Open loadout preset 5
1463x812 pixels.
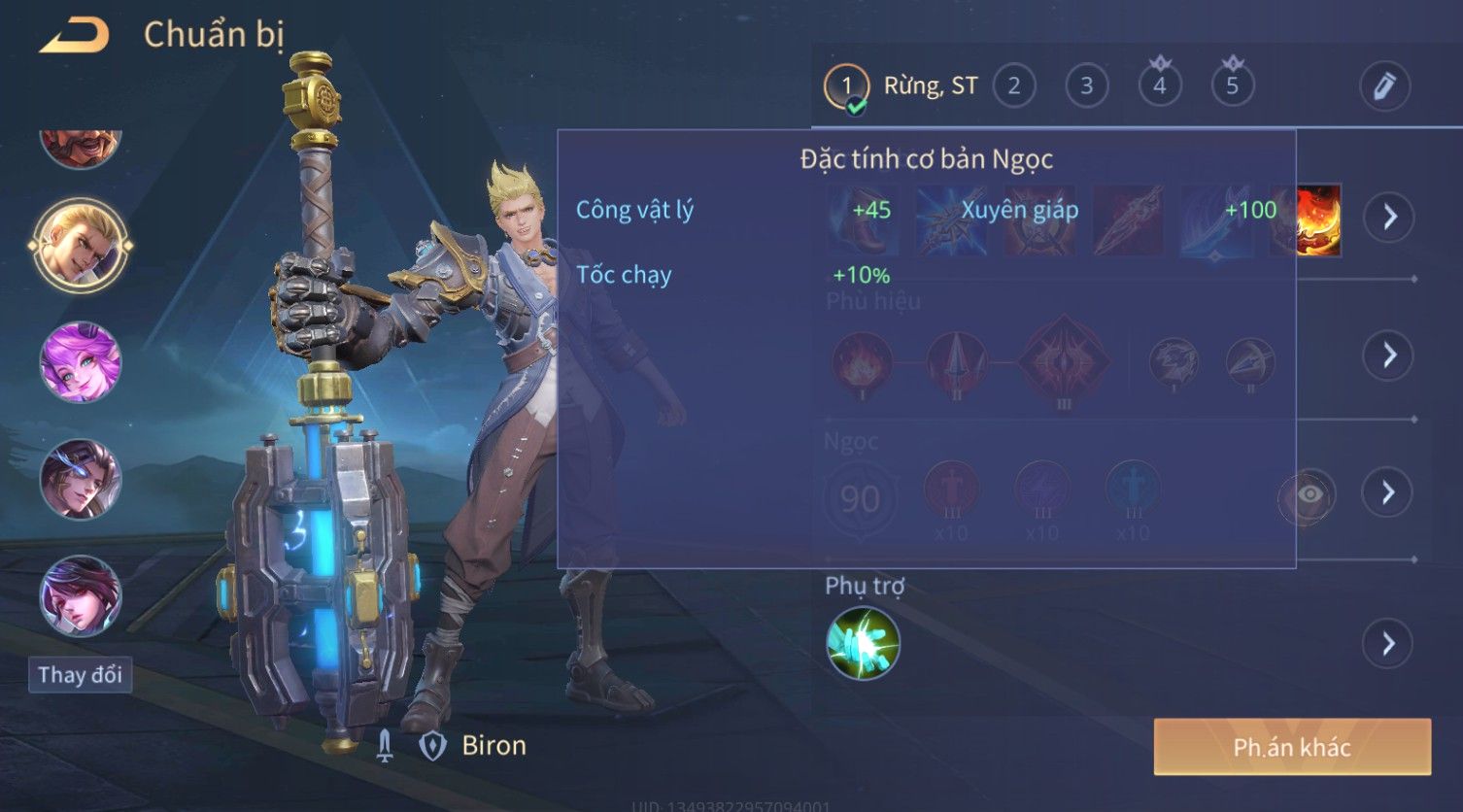1232,86
